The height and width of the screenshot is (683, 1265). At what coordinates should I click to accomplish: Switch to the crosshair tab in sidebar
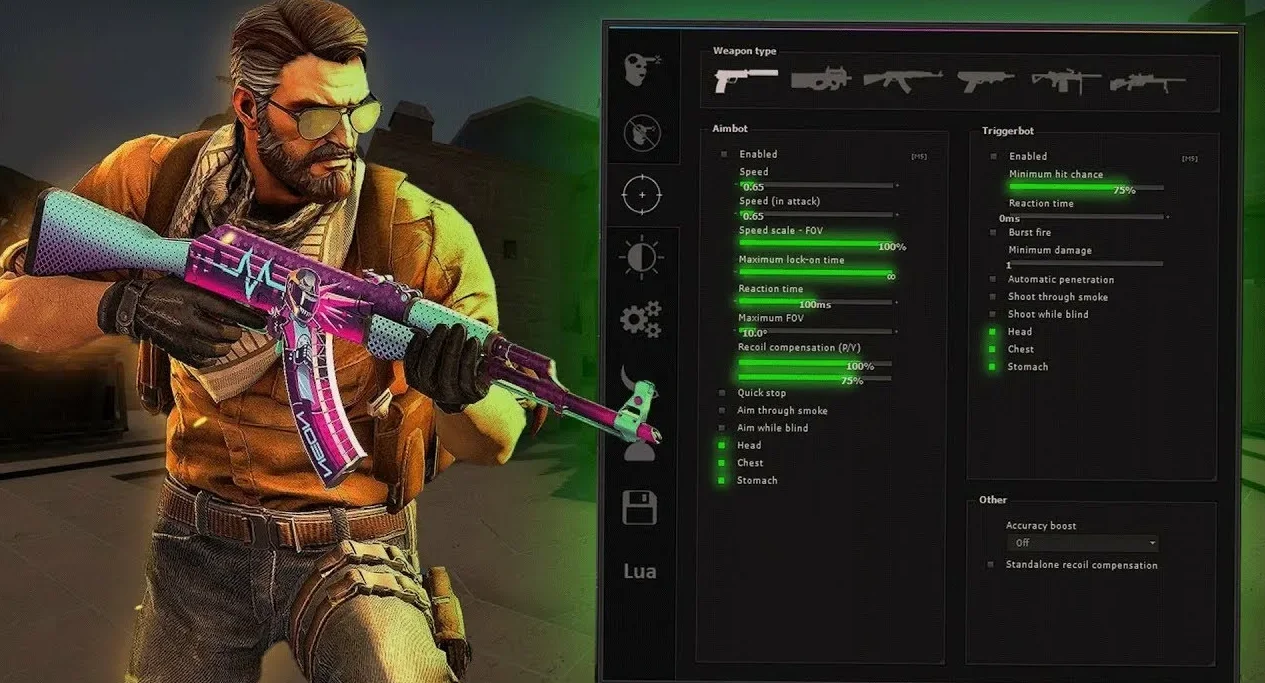[641, 194]
